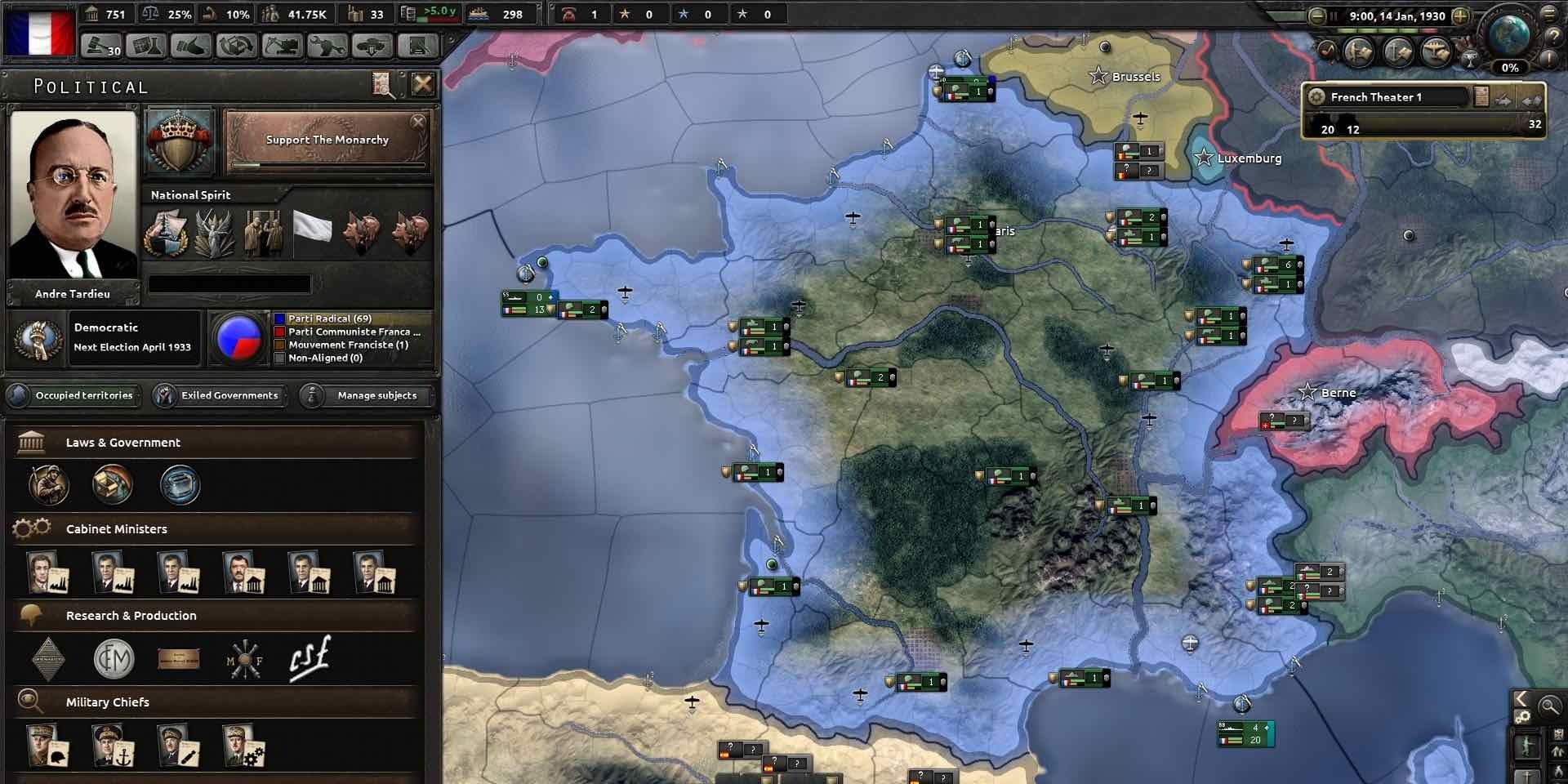Image resolution: width=1568 pixels, height=784 pixels.
Task: Select the Occupied territories tab
Action: point(73,396)
